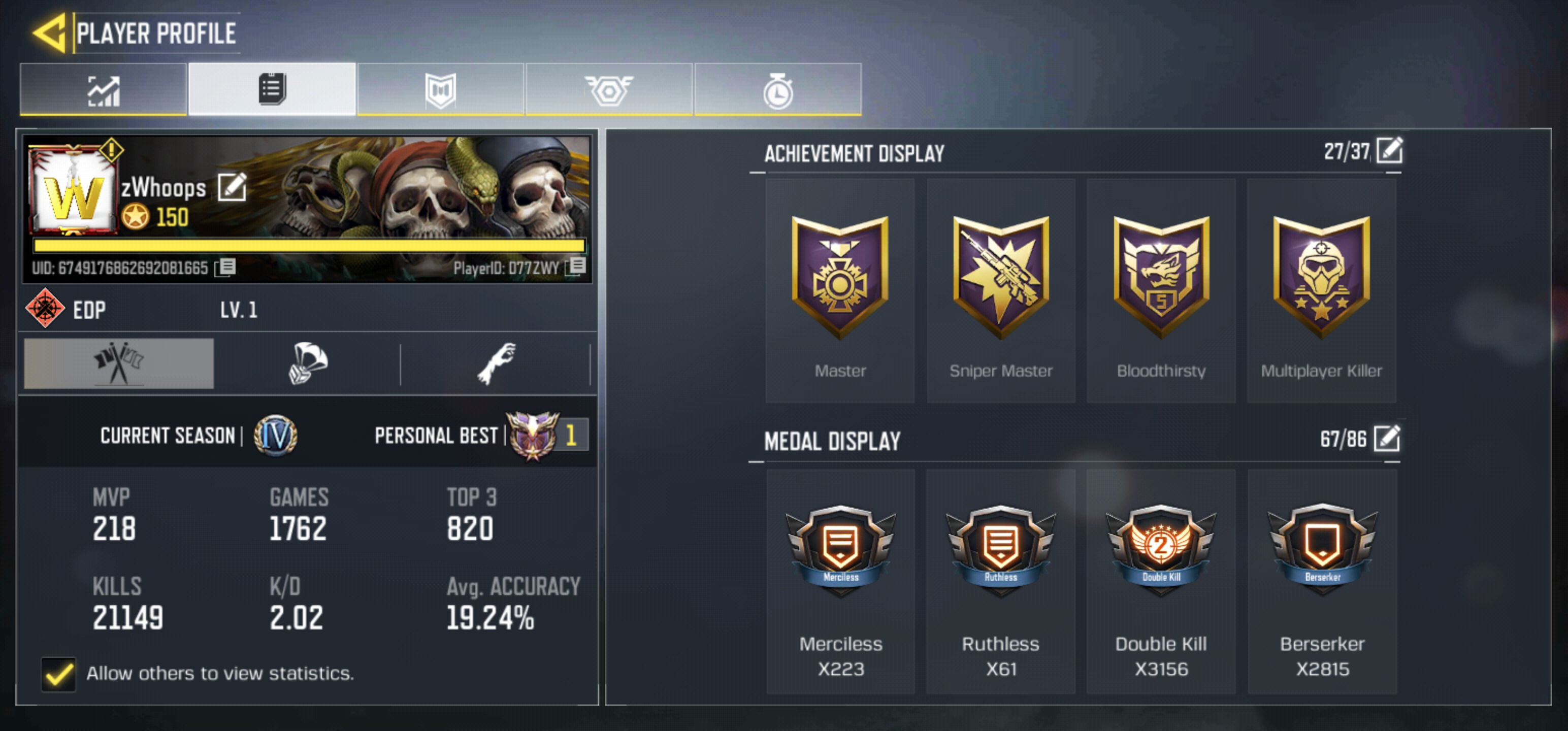Select the multiplayer crossed flags stats tab
Image resolution: width=1568 pixels, height=731 pixels.
[x=119, y=363]
